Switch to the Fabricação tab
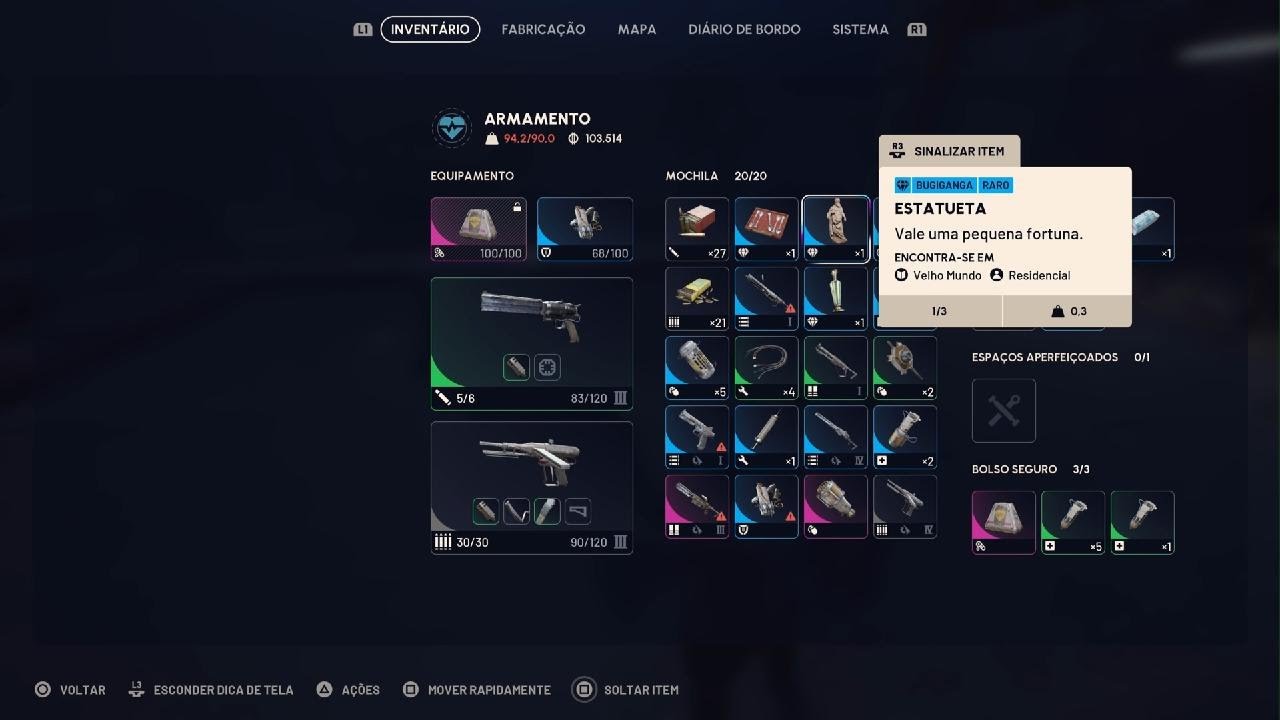This screenshot has height=720, width=1280. tap(543, 30)
